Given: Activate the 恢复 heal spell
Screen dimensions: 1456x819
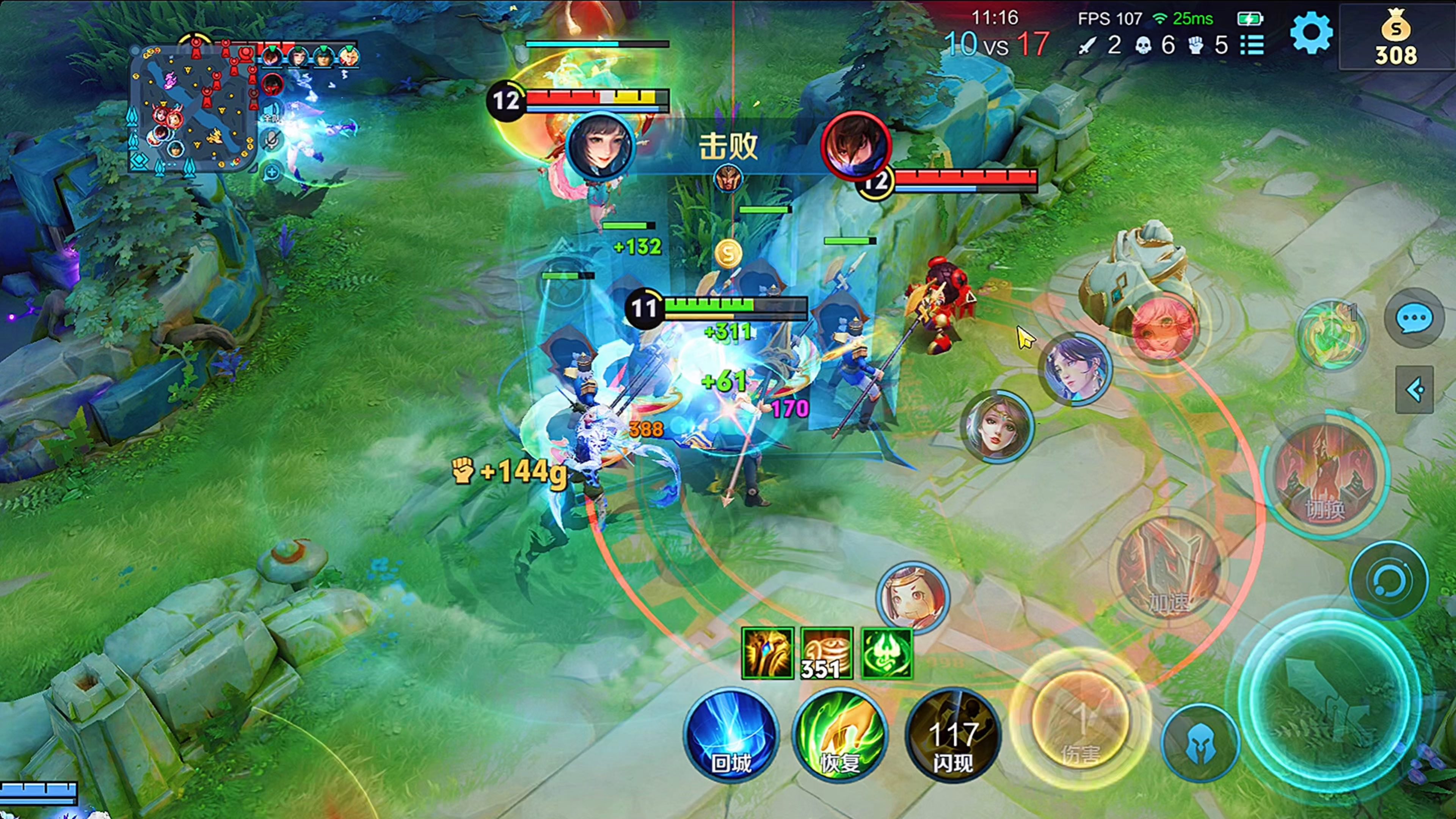Looking at the screenshot, I should coord(840,735).
